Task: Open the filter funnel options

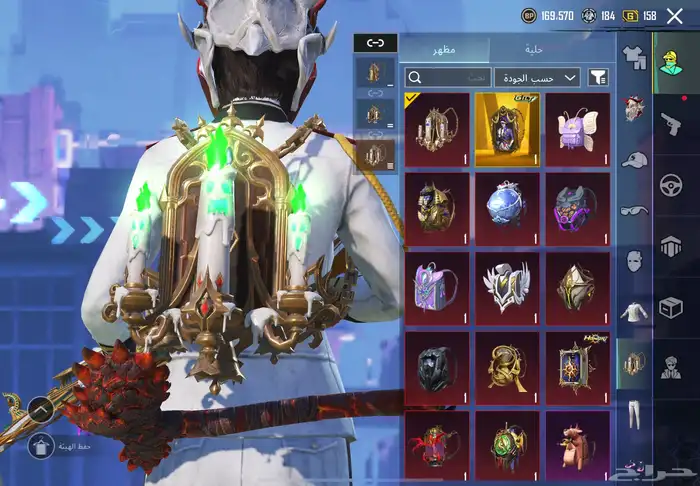Action: [x=599, y=77]
